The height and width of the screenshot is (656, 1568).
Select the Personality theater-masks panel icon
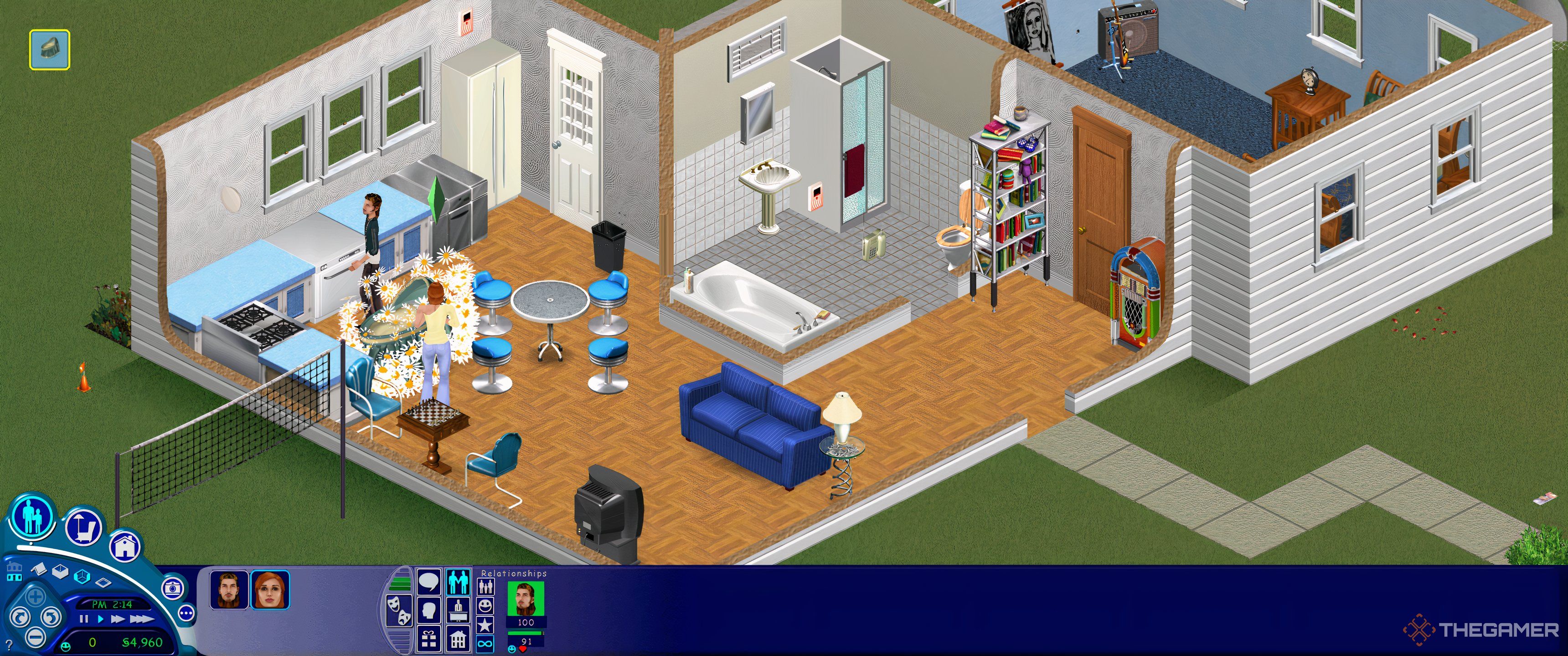coord(399,610)
